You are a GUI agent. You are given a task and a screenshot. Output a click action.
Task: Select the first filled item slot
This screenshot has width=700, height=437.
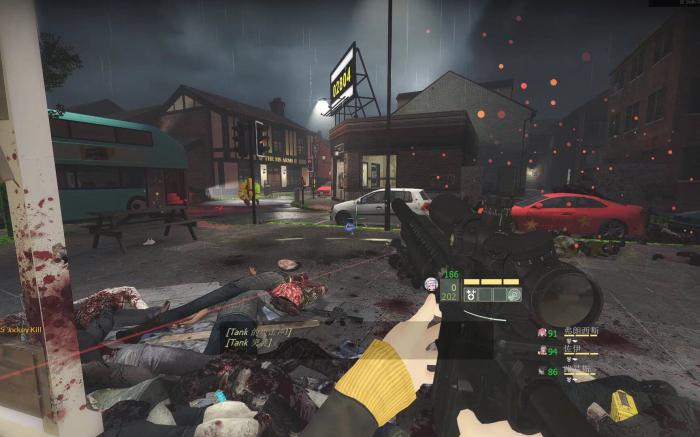[x=471, y=294]
